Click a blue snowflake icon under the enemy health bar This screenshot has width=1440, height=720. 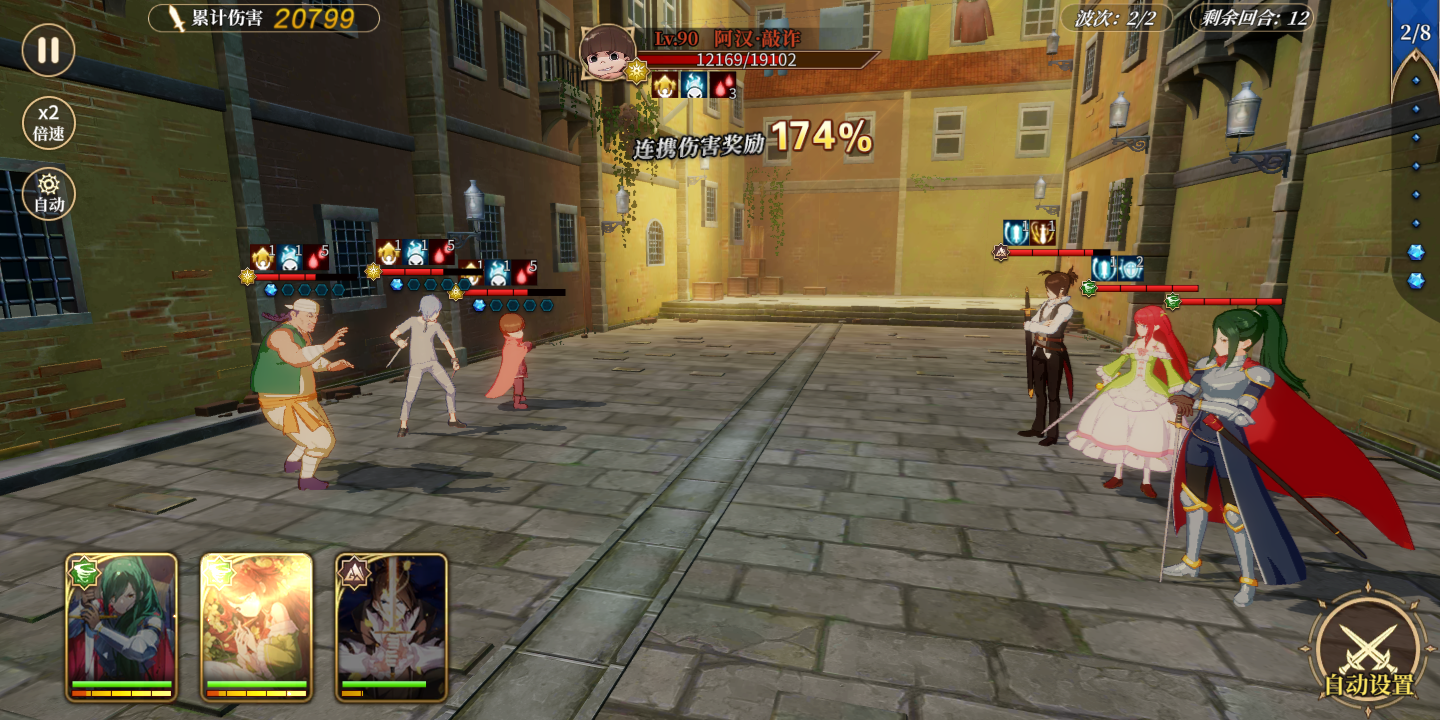(x=271, y=289)
